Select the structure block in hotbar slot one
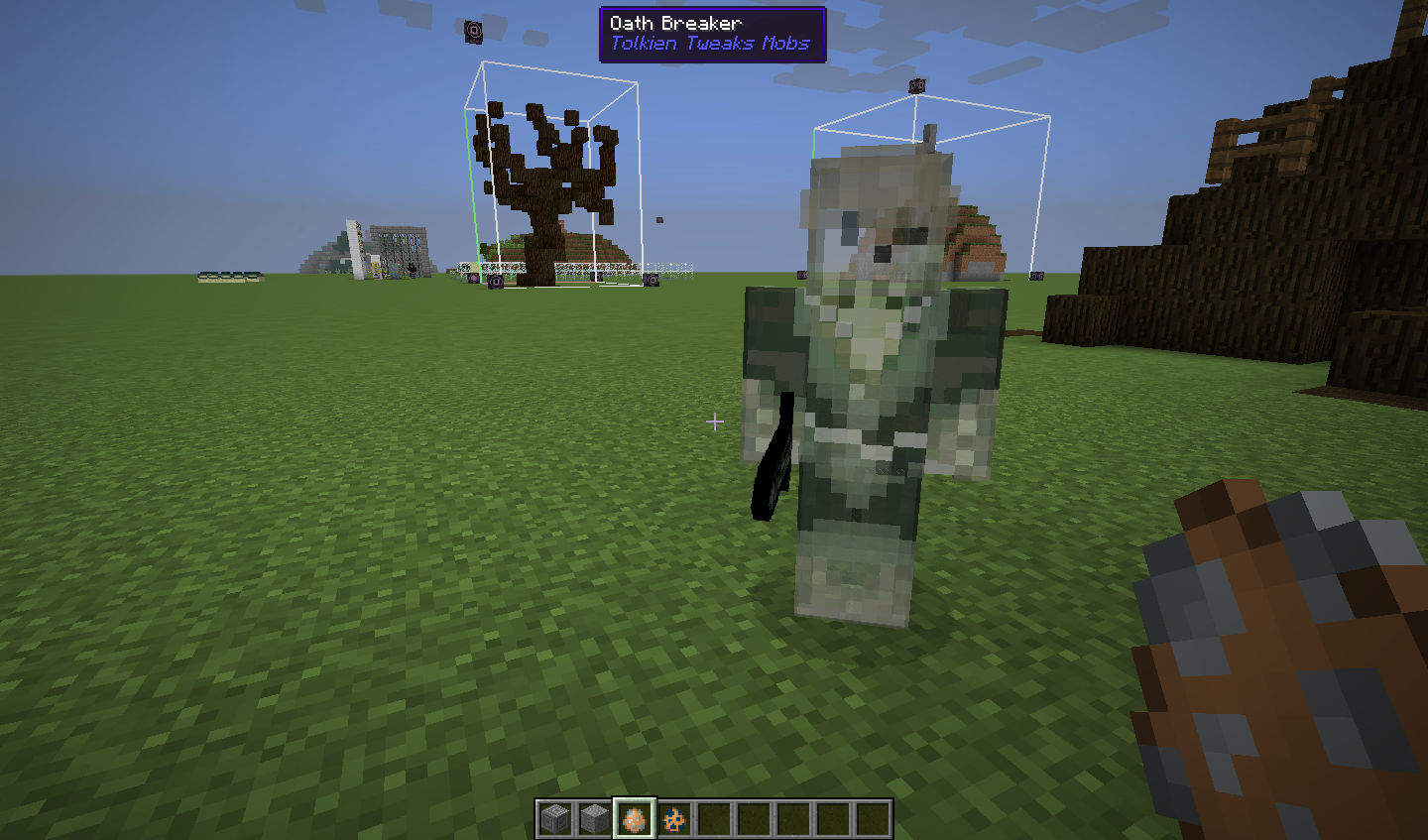Screen dimensions: 1428x840 pos(556,819)
